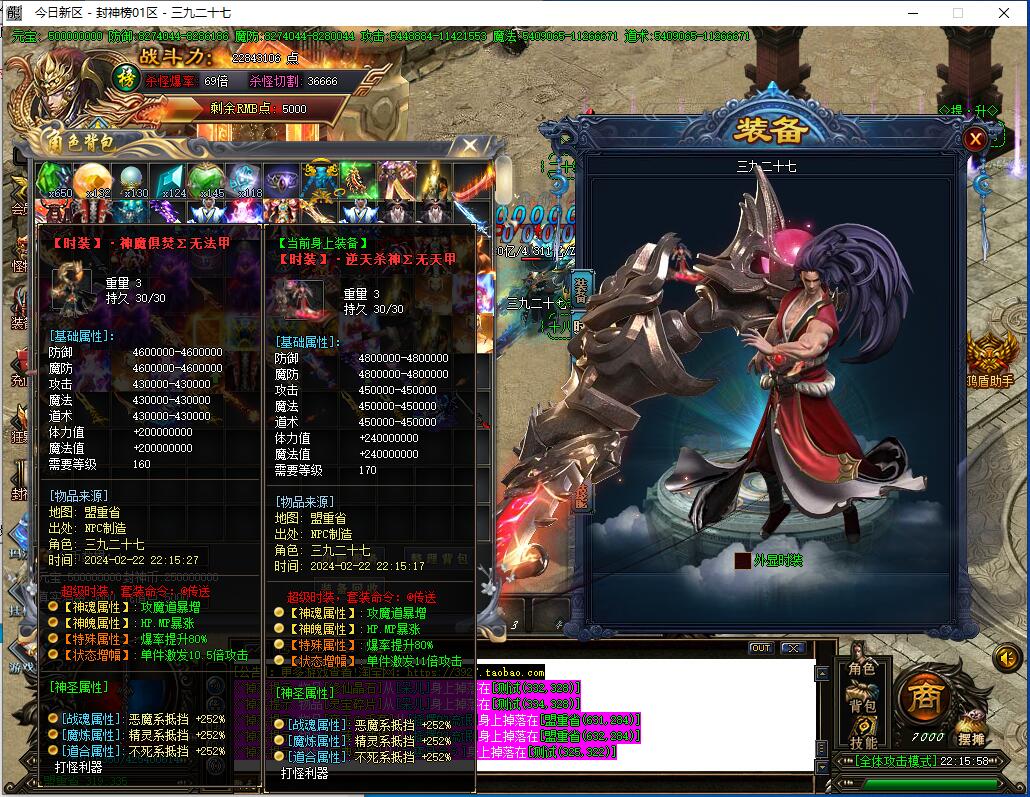Screen dimensions: 1030x797
Task: Open the 榜 ranking badge
Action: [x=125, y=79]
